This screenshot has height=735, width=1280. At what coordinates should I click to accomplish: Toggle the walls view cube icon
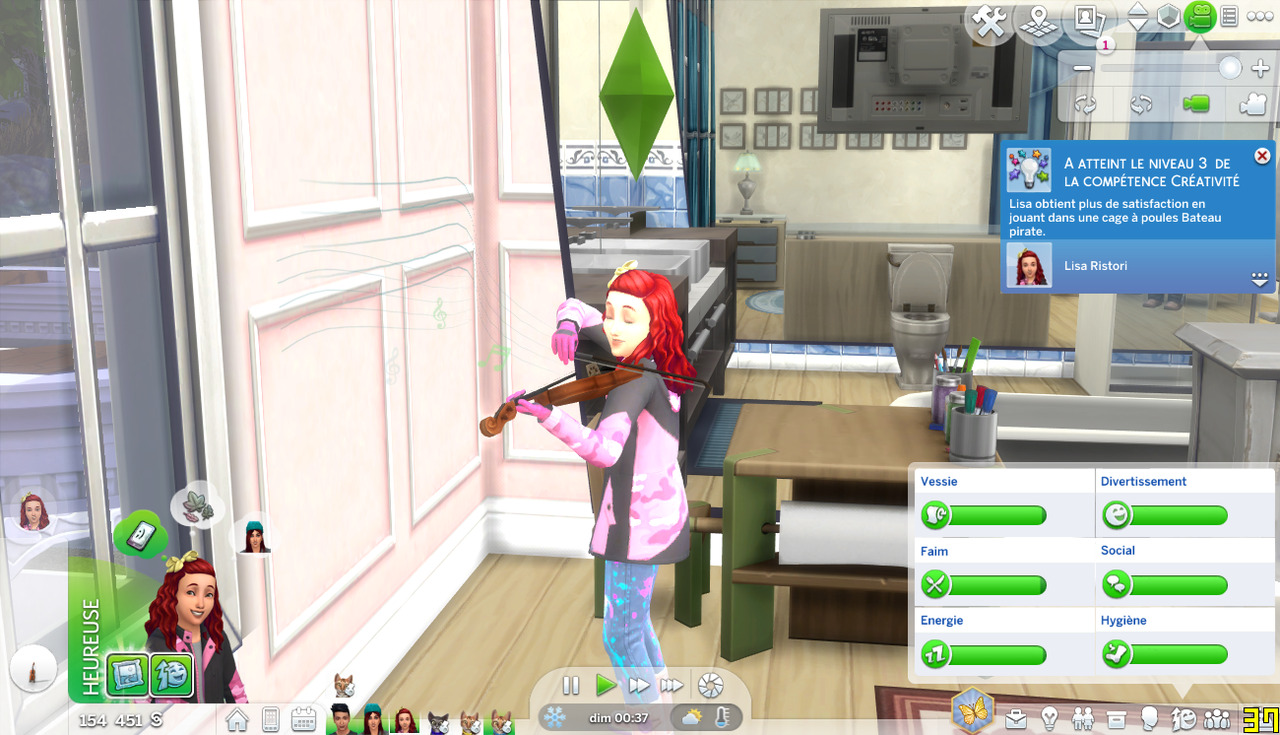1168,17
